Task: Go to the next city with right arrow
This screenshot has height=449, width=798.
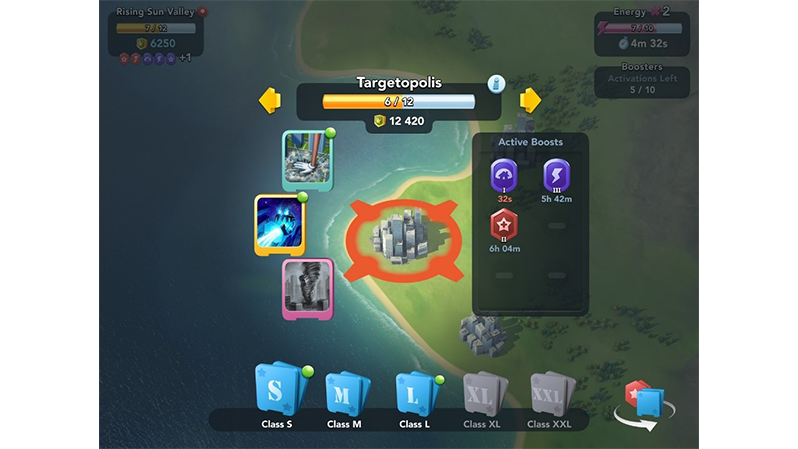Action: pyautogui.click(x=530, y=101)
